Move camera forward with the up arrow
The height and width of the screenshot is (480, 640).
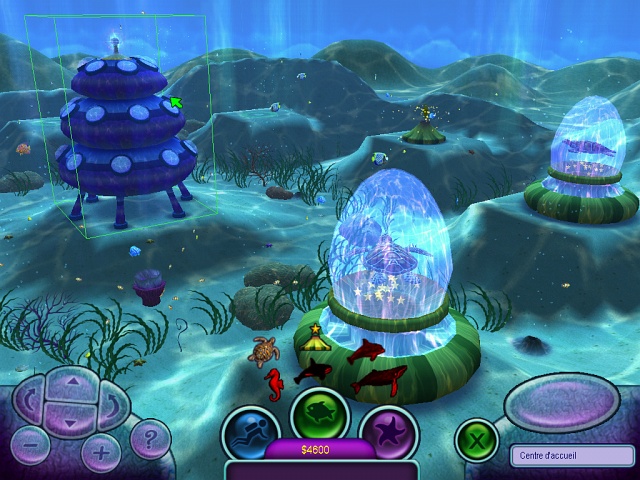[70, 382]
